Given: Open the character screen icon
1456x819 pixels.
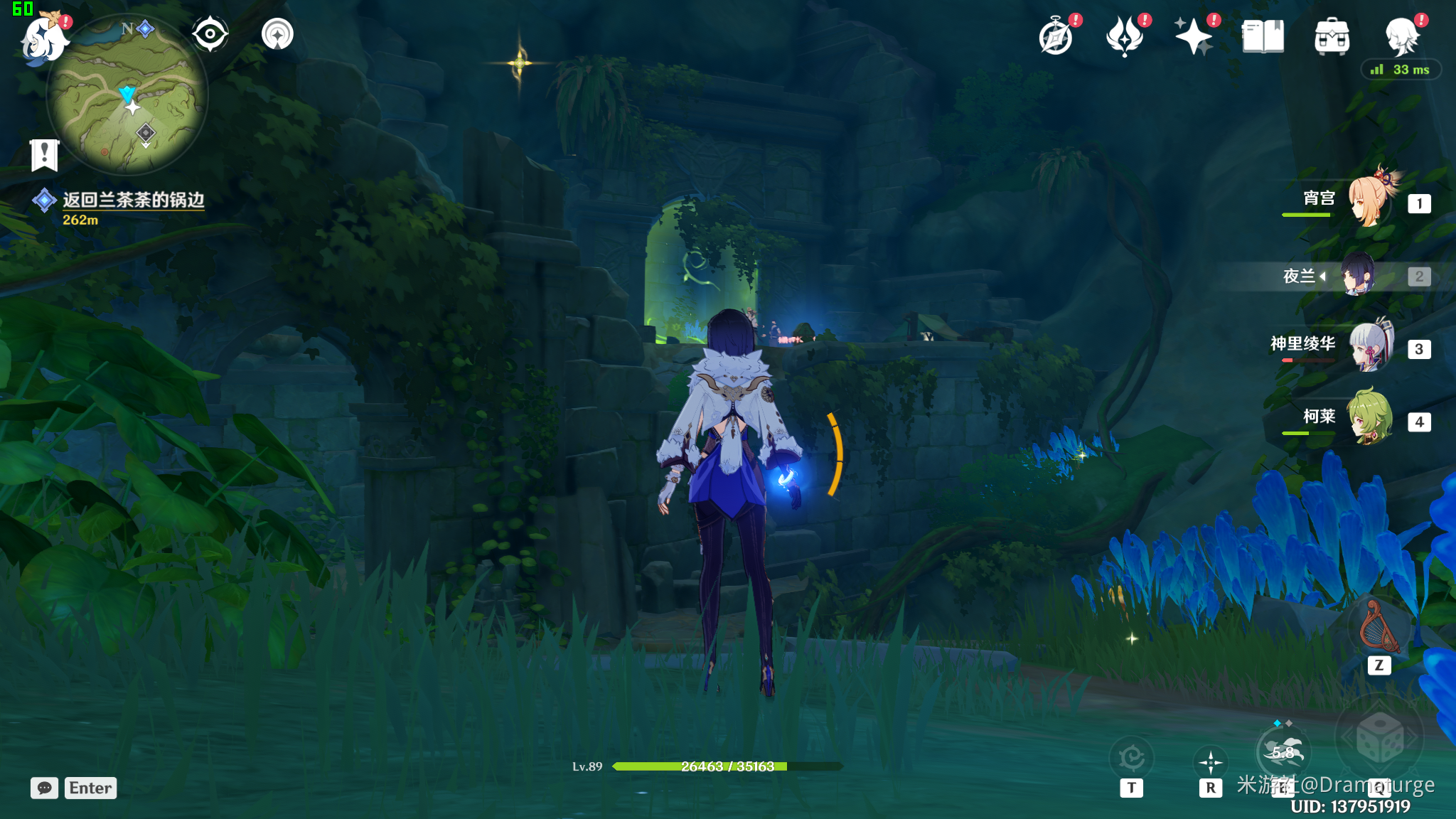Looking at the screenshot, I should (1402, 36).
